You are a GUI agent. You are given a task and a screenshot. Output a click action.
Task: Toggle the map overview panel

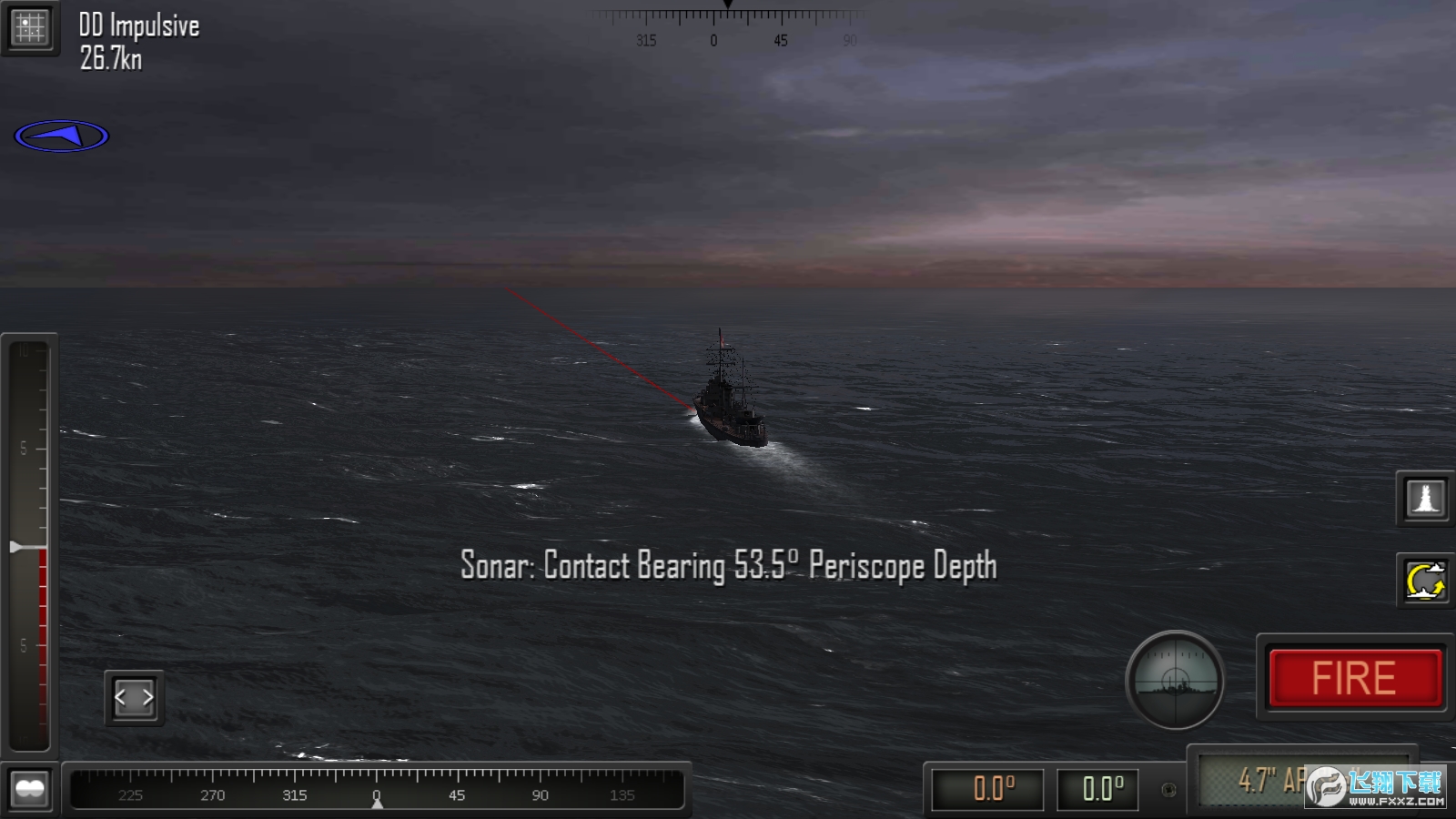click(x=30, y=26)
